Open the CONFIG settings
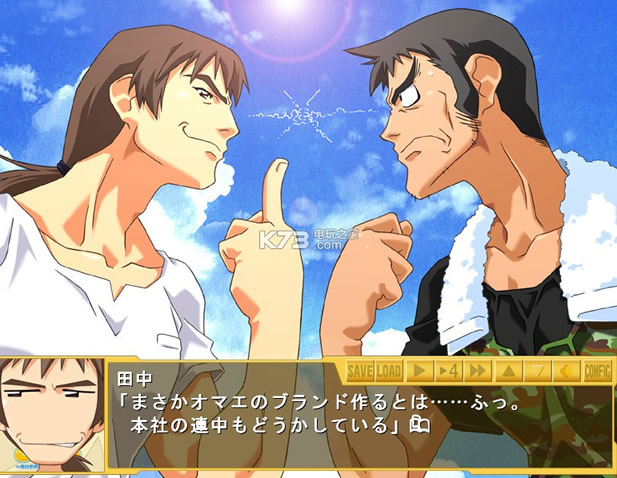Image resolution: width=617 pixels, height=478 pixels. [x=597, y=371]
